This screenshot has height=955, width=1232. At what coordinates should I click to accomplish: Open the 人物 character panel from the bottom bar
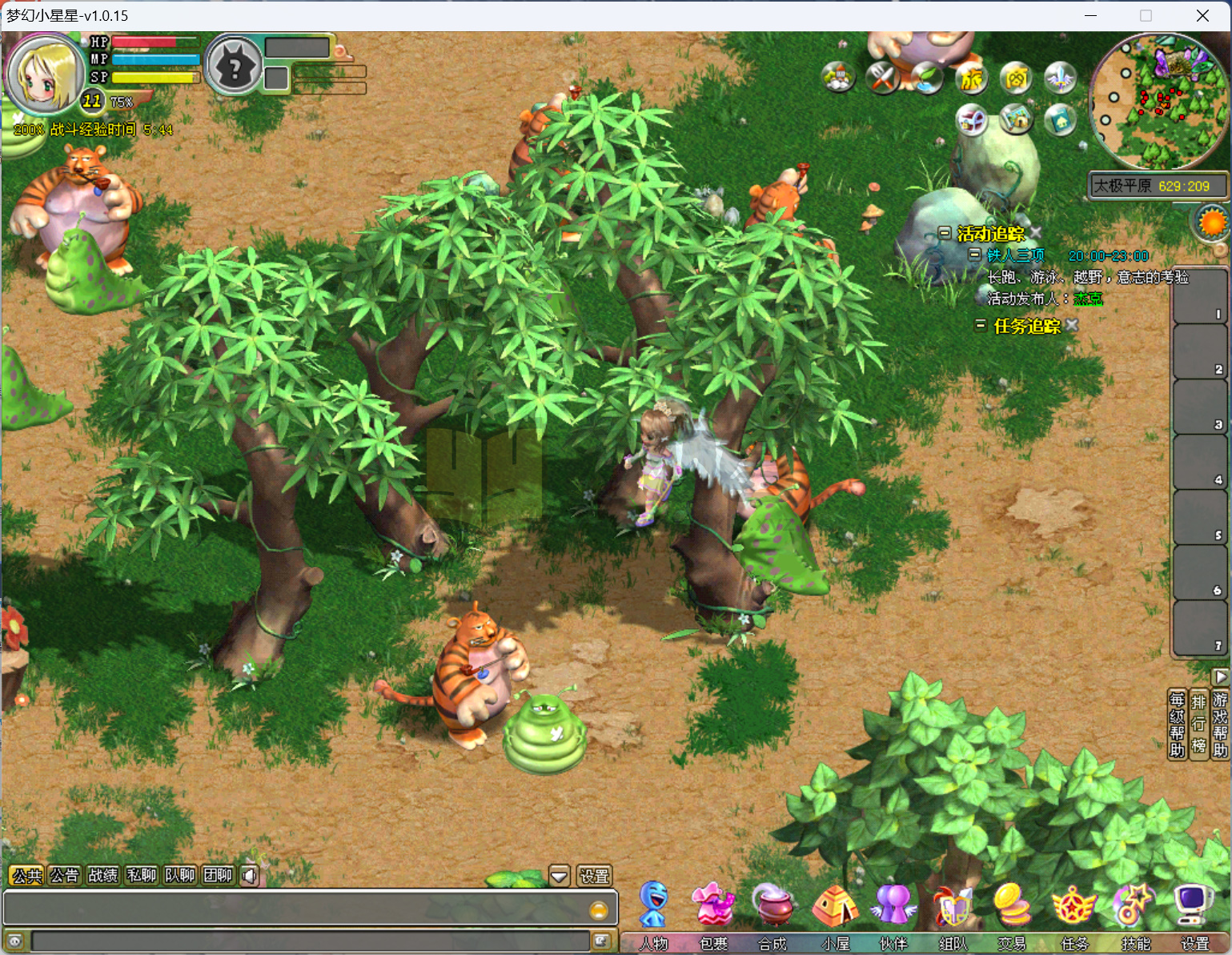pyautogui.click(x=653, y=905)
